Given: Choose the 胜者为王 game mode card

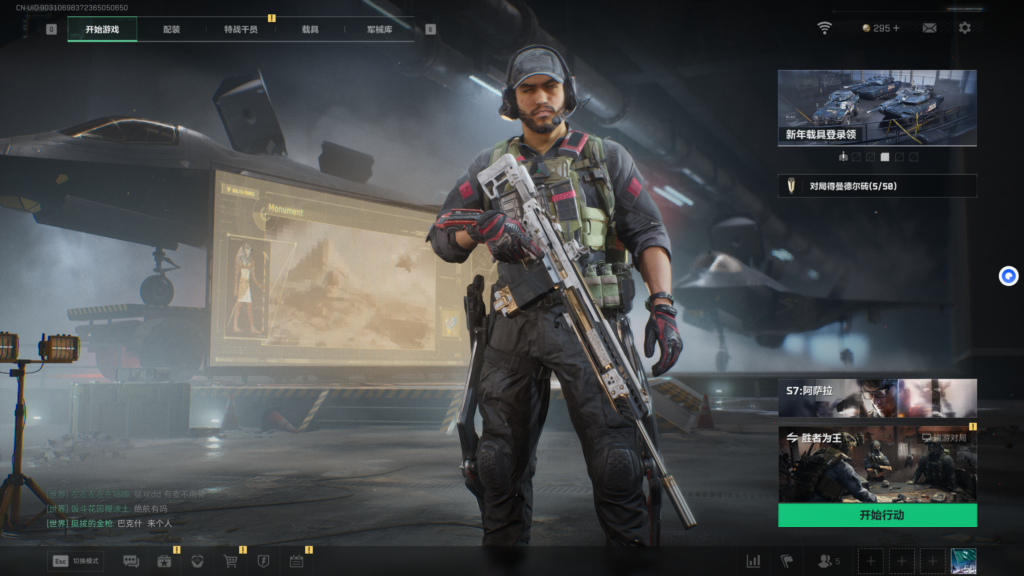Looking at the screenshot, I should [877, 464].
